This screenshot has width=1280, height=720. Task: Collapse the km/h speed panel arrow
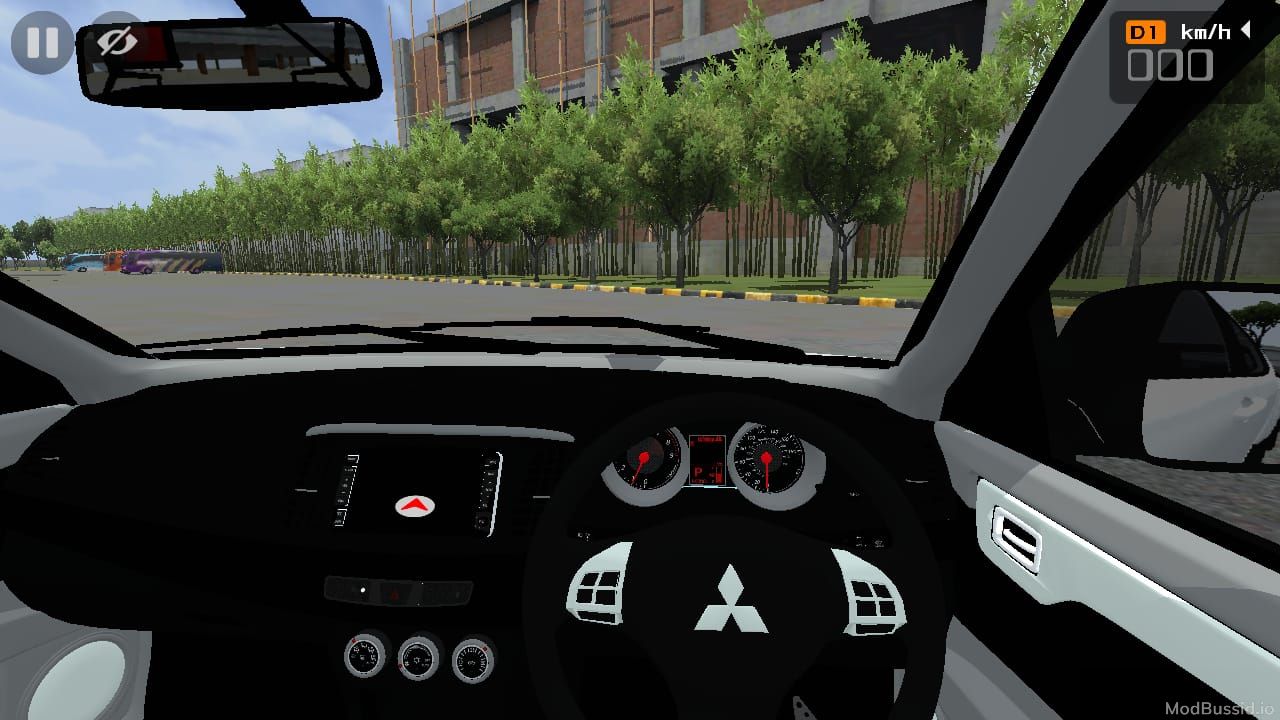click(x=1246, y=31)
